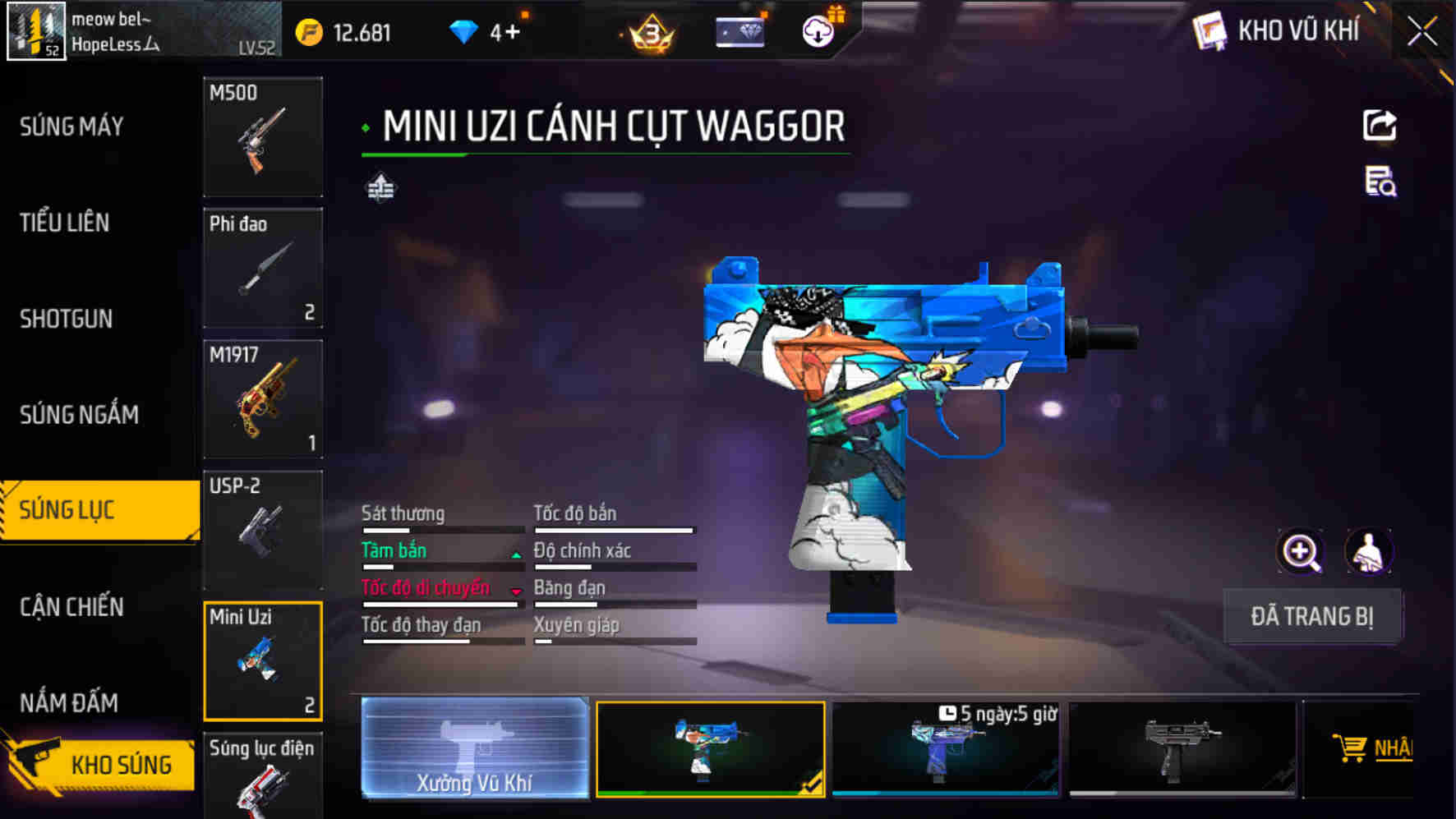This screenshot has height=819, width=1456.
Task: Choose the default black Mini Uzi skin
Action: pyautogui.click(x=1182, y=748)
